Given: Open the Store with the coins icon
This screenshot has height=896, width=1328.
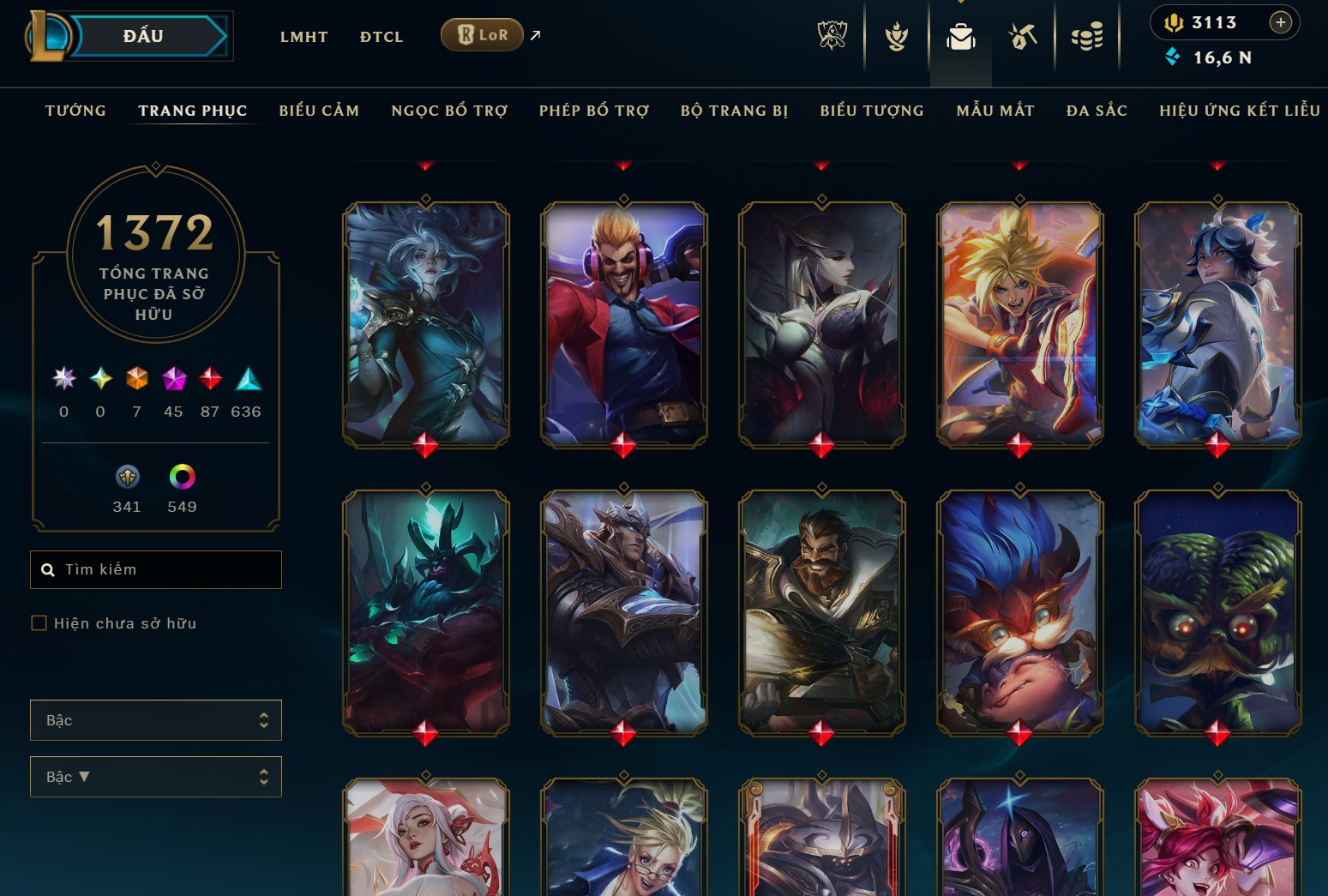Looking at the screenshot, I should click(x=1088, y=35).
